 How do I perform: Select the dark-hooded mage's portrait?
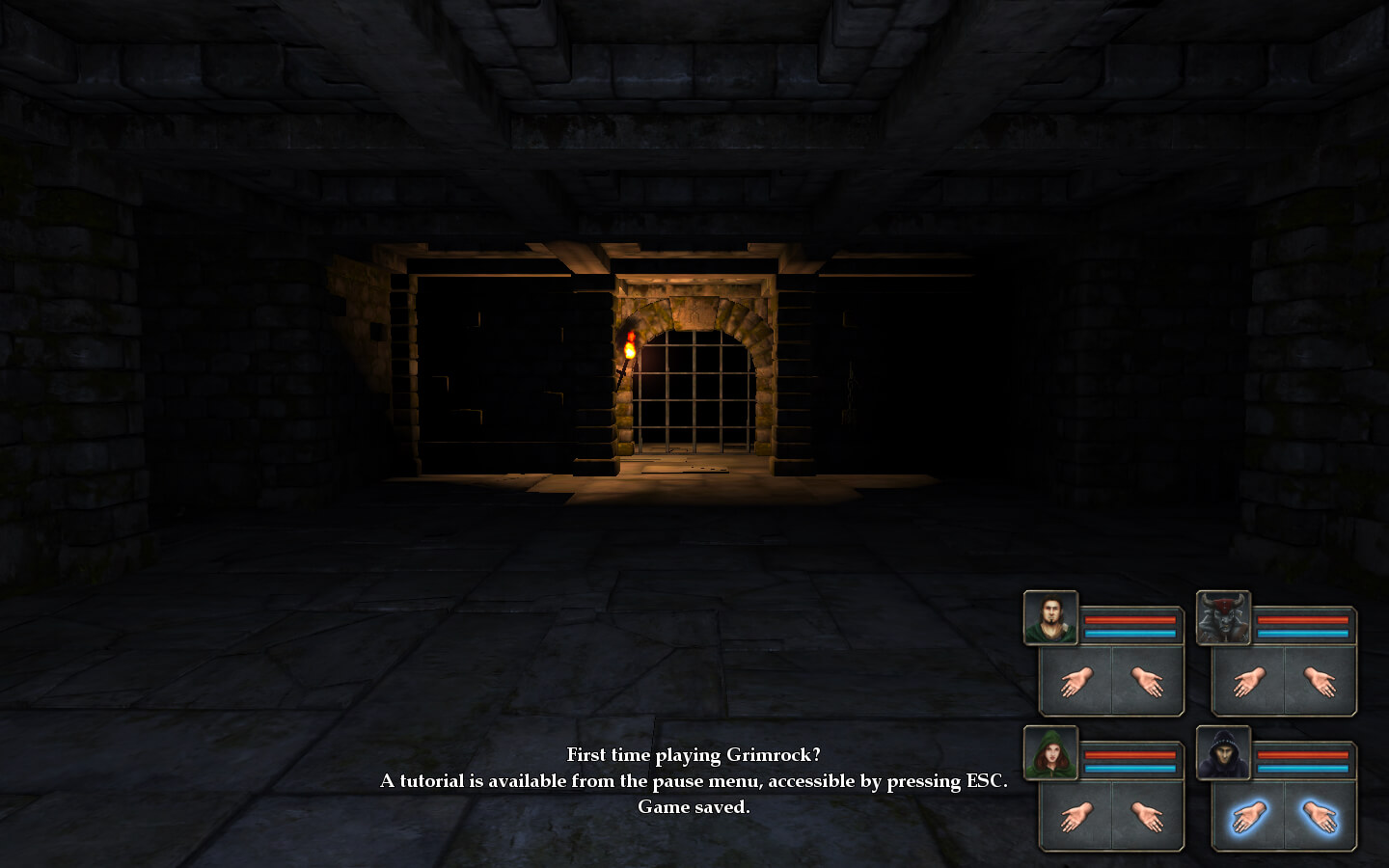click(x=1223, y=753)
